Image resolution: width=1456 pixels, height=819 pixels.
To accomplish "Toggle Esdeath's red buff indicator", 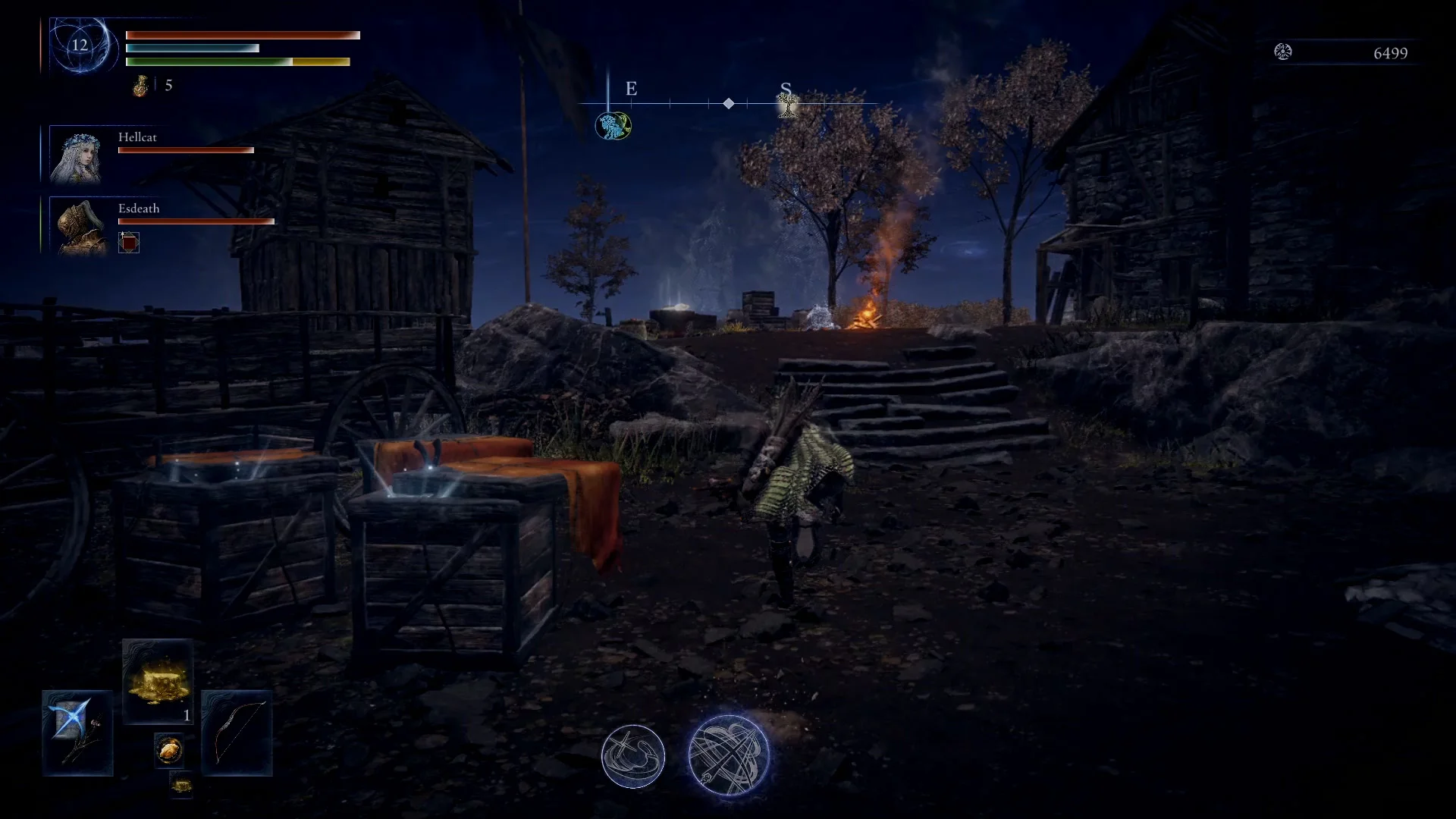I will click(x=129, y=241).
